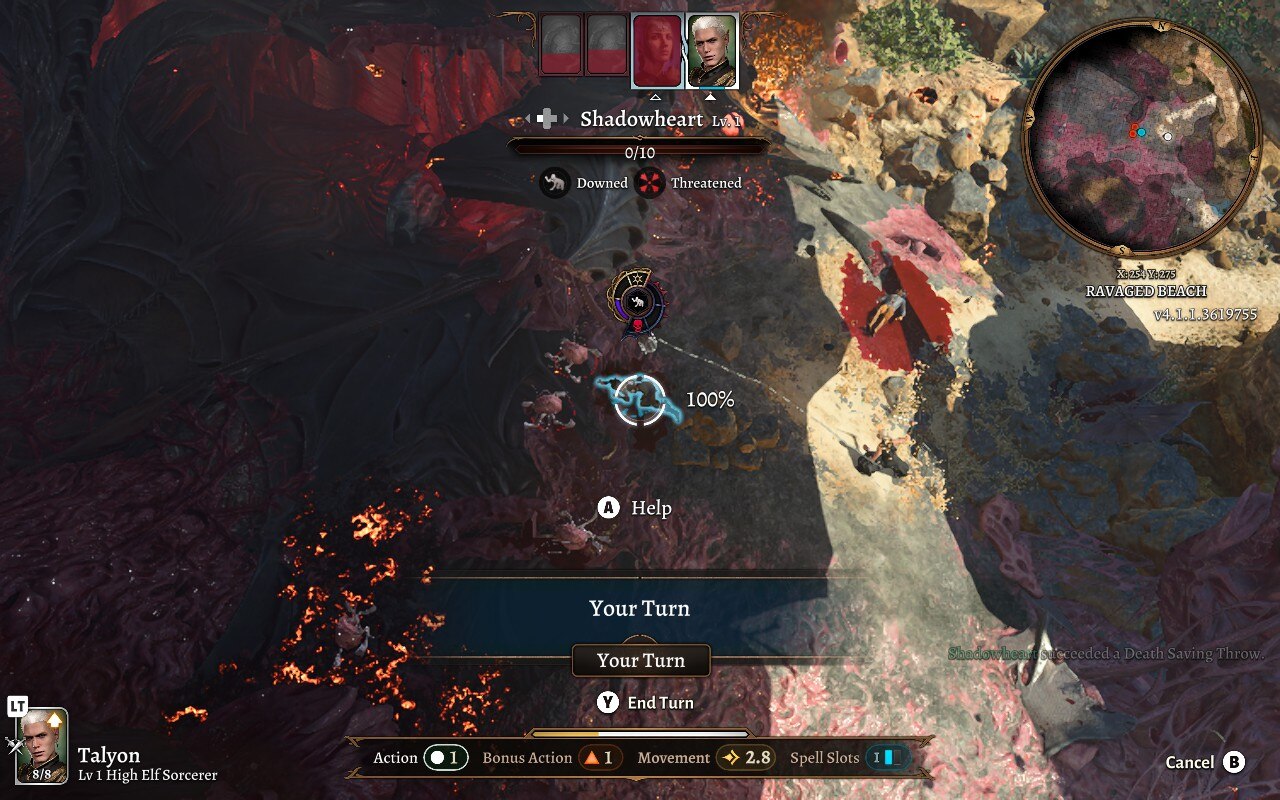1280x800 pixels.
Task: Click the red skull icon on Shadowheart's status wheel
Action: (x=637, y=325)
